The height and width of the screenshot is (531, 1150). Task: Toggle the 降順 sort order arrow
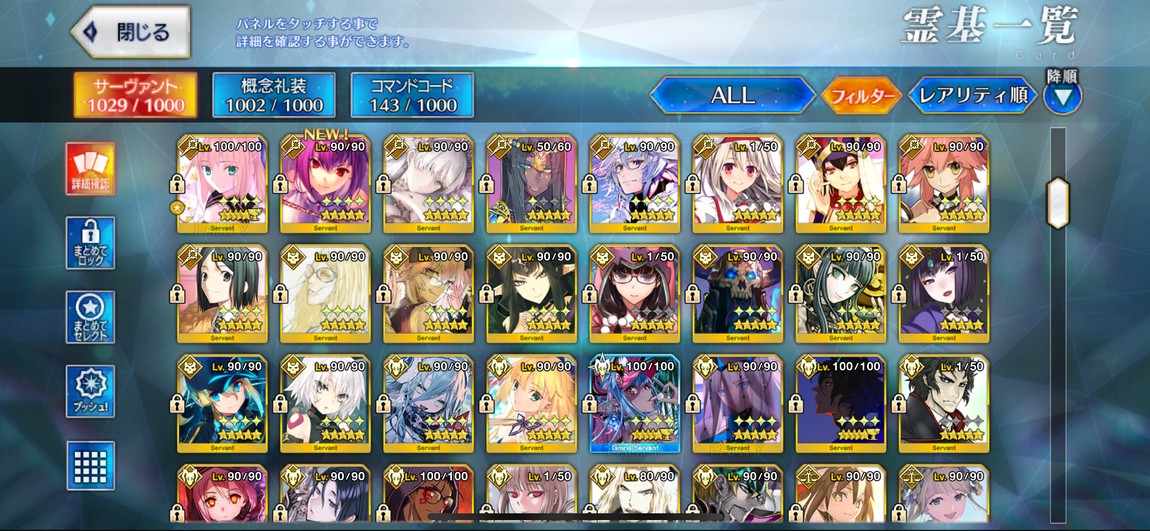click(x=1062, y=96)
